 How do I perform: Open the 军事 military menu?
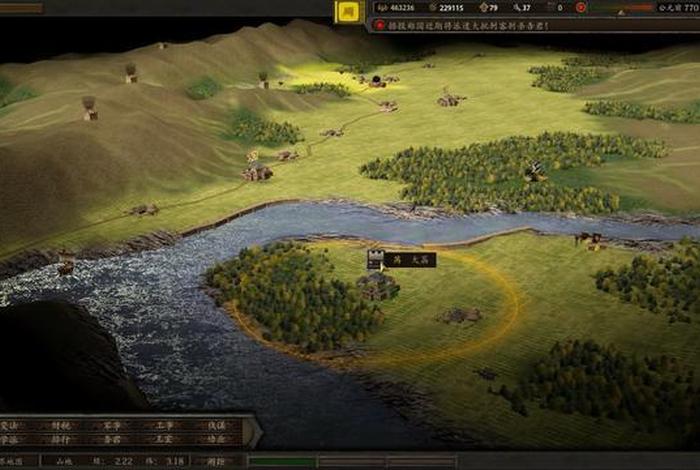(x=110, y=425)
